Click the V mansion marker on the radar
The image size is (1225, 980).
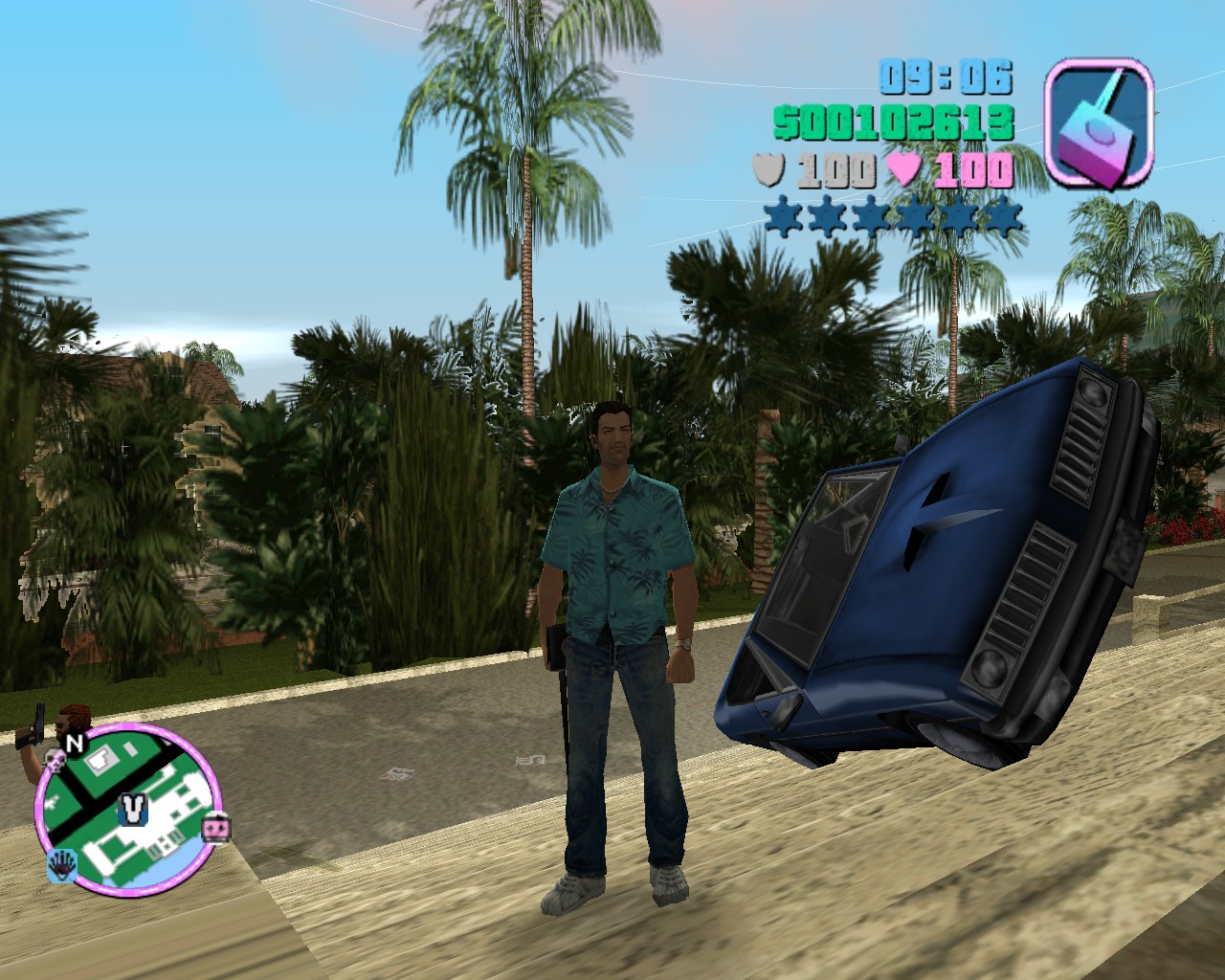(132, 810)
